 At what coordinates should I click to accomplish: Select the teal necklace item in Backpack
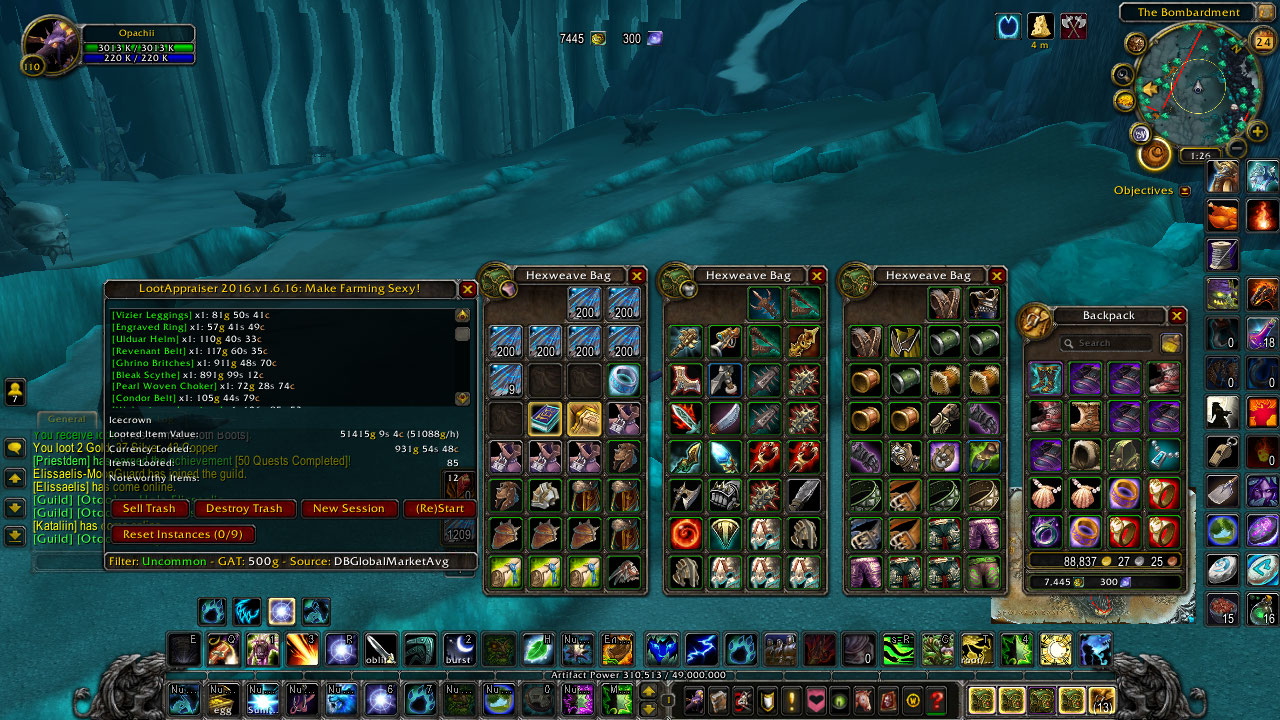pos(1163,454)
